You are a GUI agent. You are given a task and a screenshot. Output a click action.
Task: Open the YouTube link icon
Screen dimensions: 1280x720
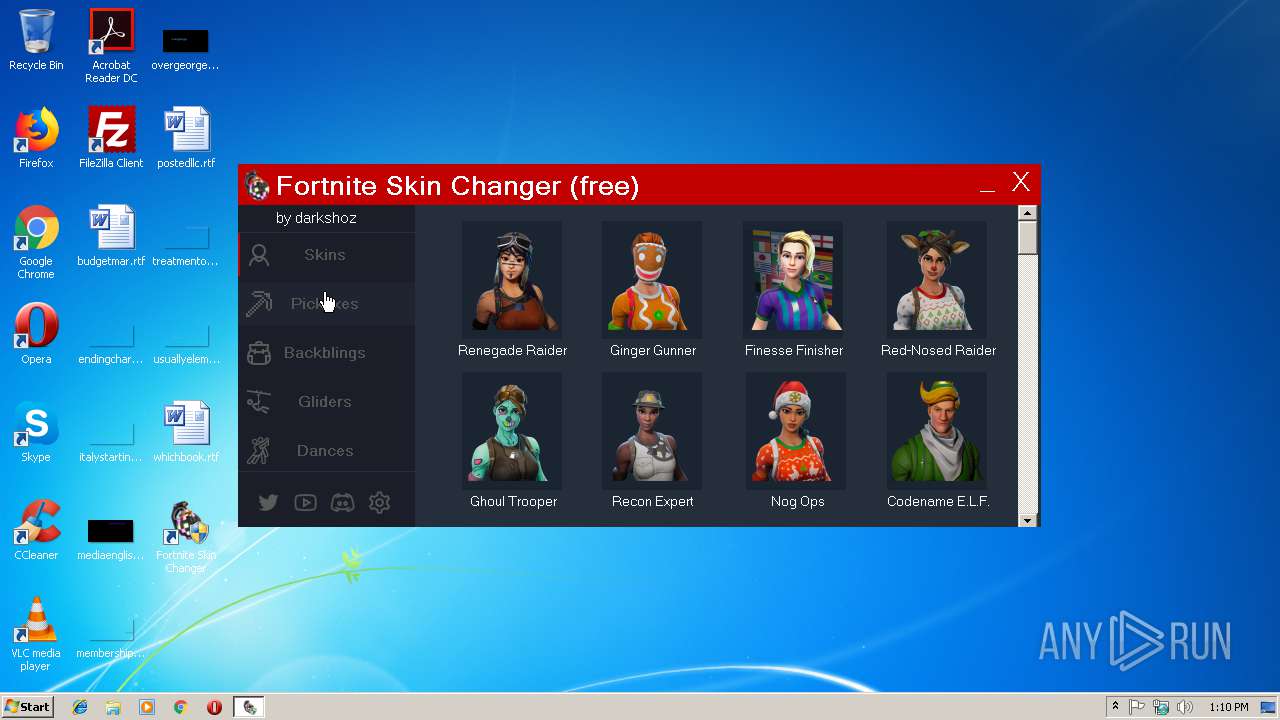click(x=305, y=503)
